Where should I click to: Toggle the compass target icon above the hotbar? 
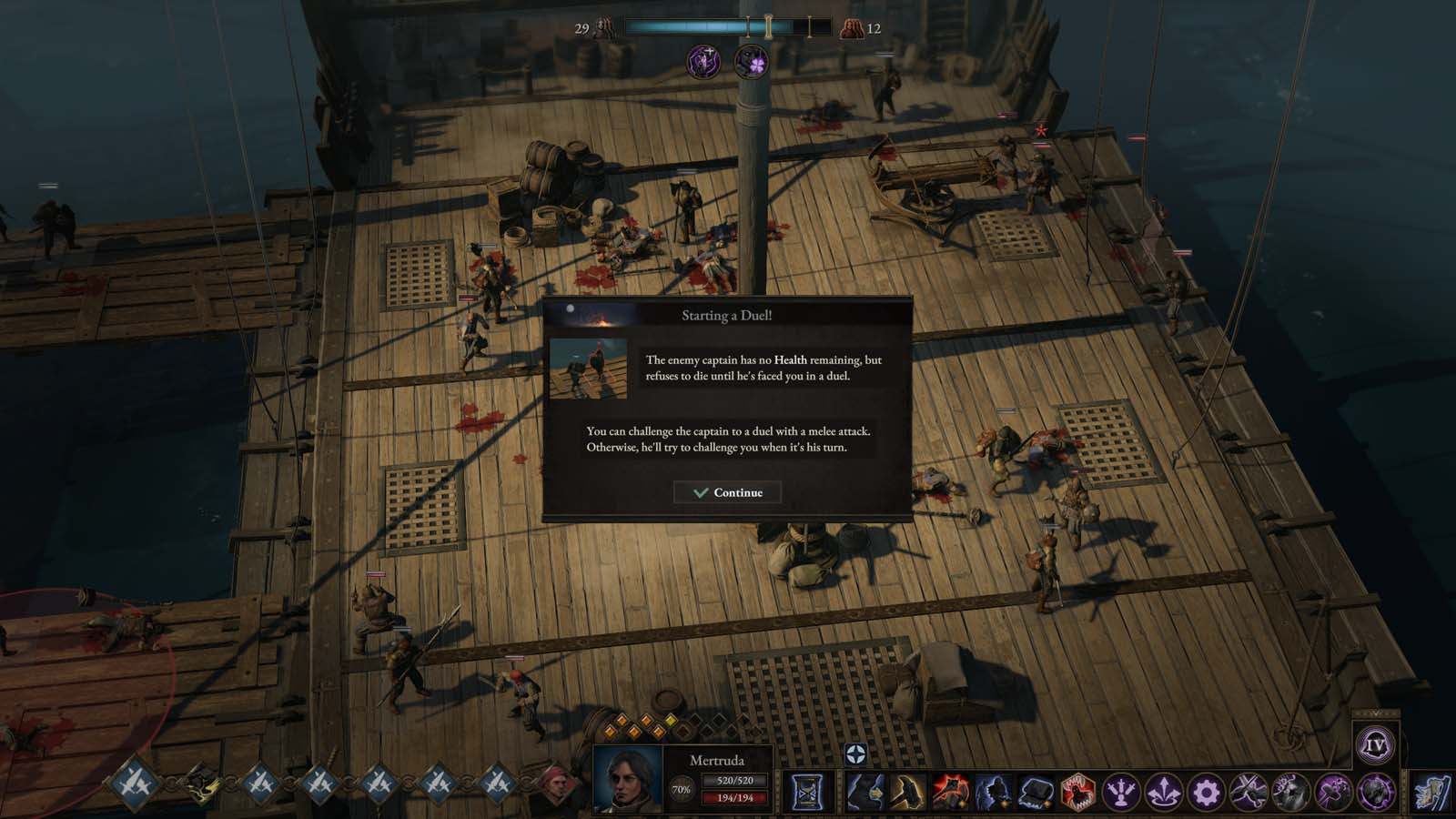855,753
